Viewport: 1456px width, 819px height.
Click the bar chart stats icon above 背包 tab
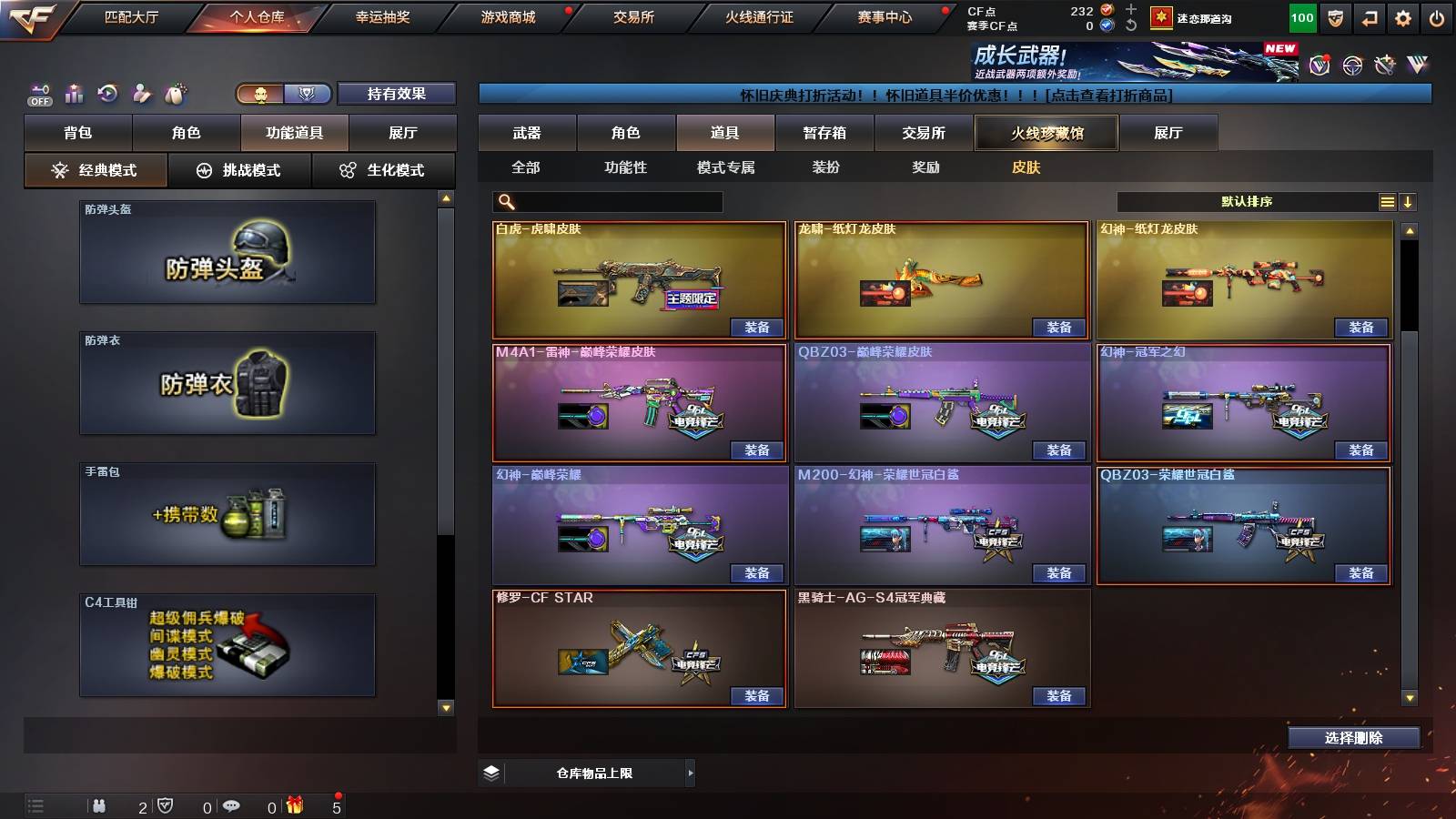[74, 93]
